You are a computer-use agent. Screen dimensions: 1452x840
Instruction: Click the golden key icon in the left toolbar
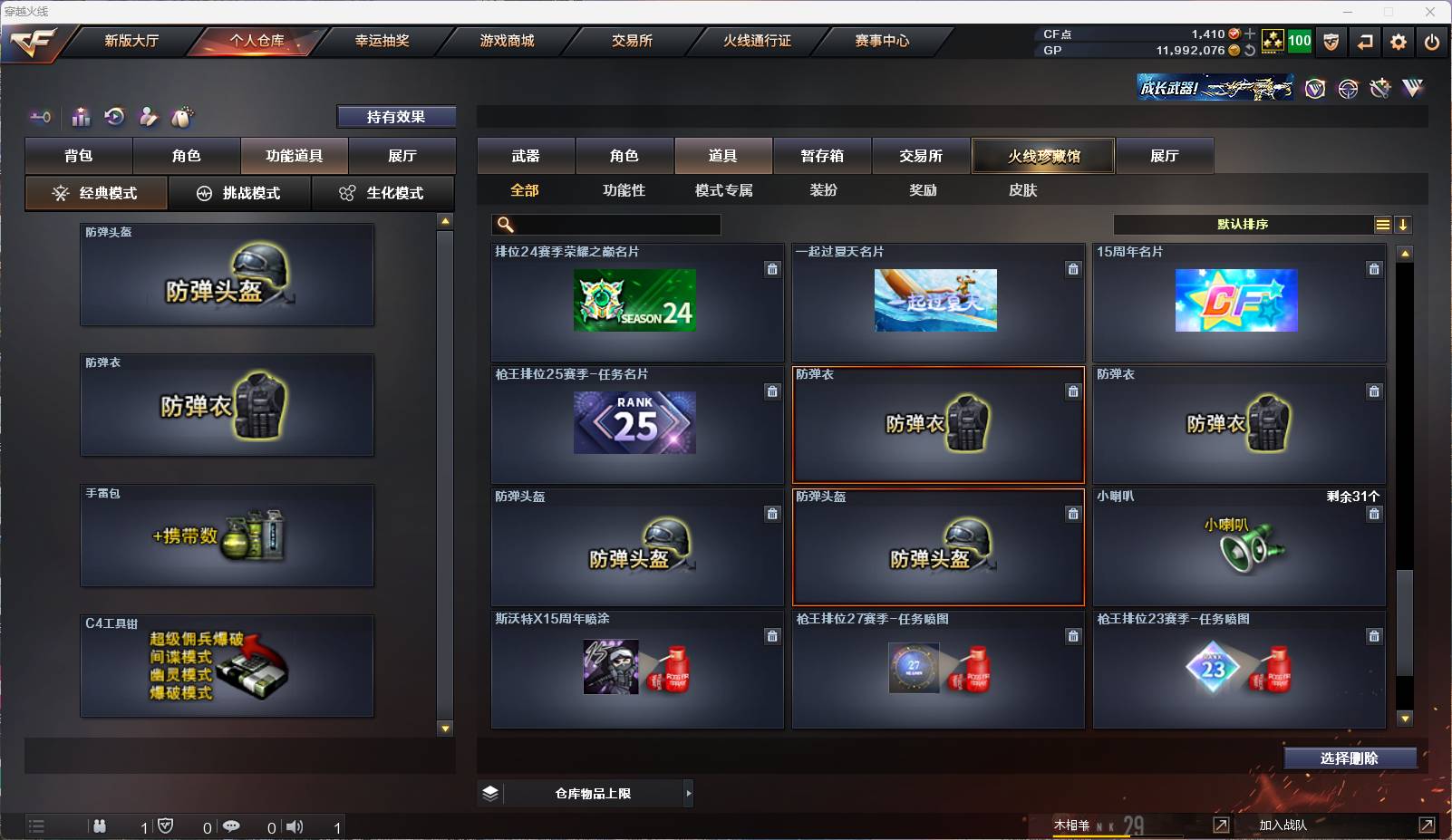[x=38, y=117]
